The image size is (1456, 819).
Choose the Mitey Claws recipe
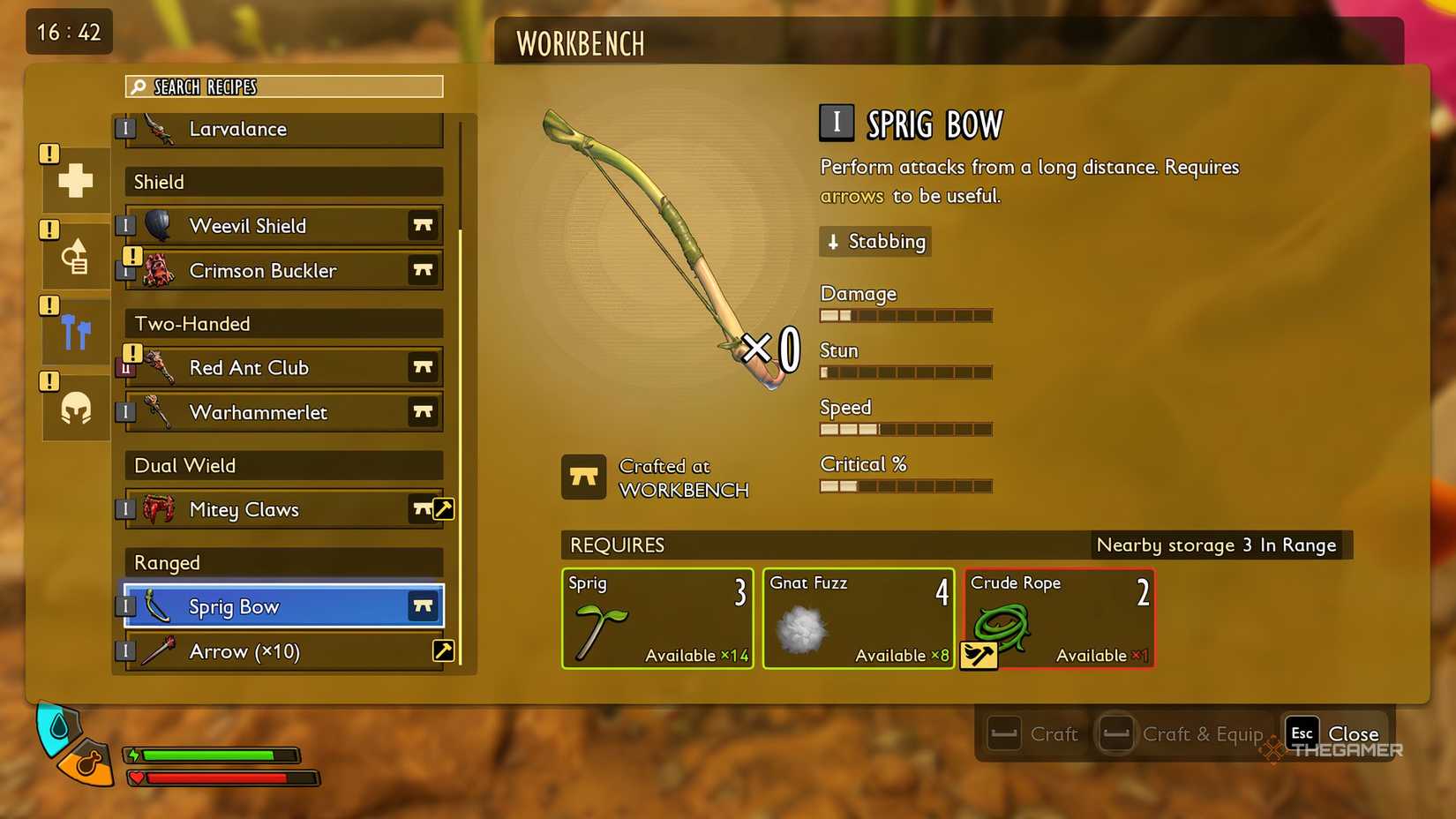284,509
